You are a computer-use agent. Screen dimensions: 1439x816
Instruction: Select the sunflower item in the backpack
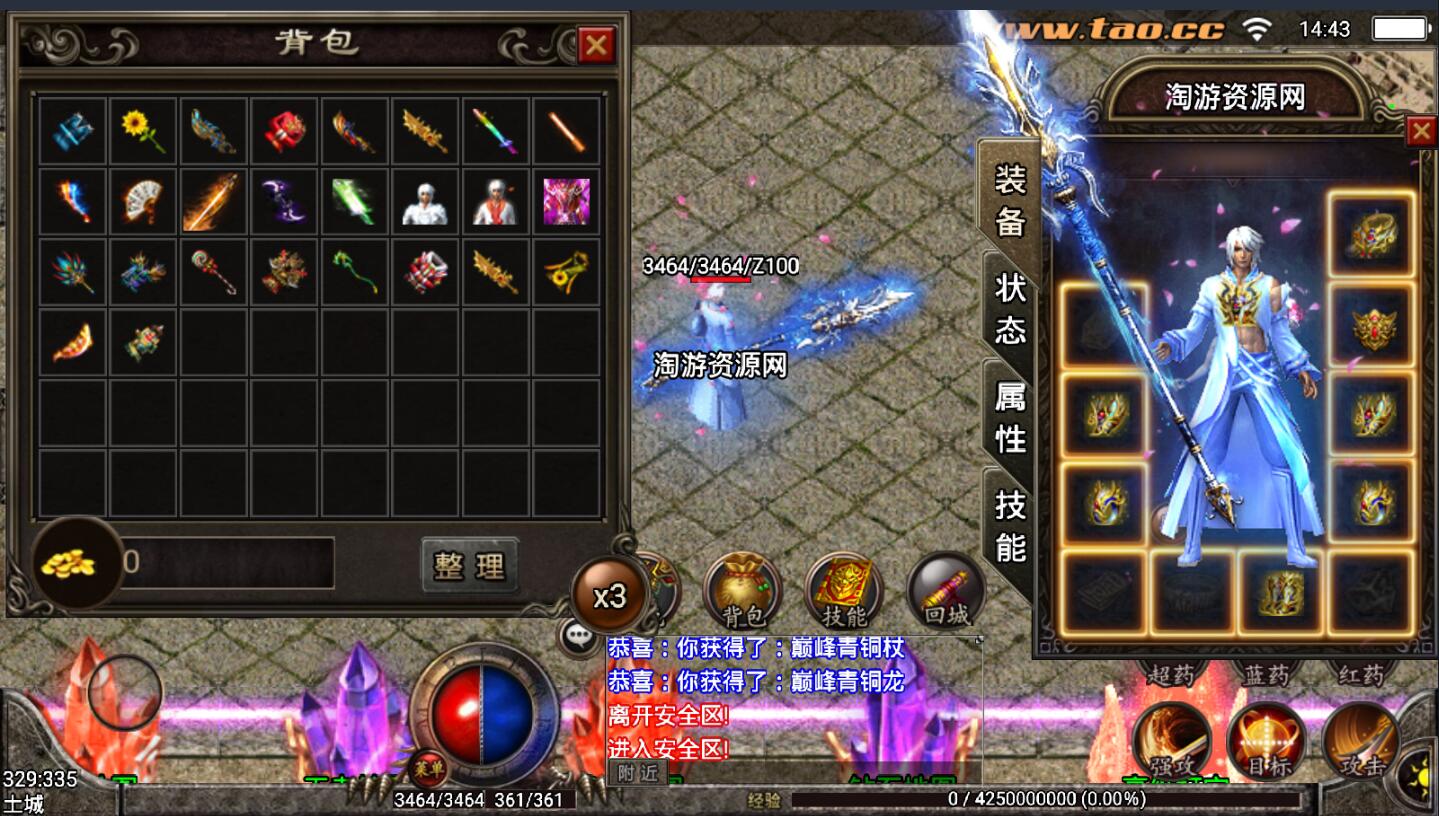(x=143, y=131)
